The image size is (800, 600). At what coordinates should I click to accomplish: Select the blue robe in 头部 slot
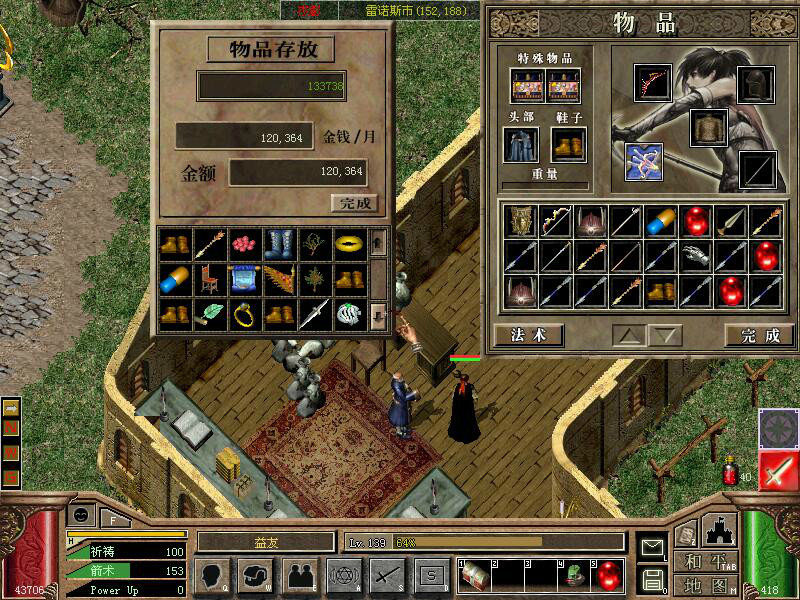(521, 144)
